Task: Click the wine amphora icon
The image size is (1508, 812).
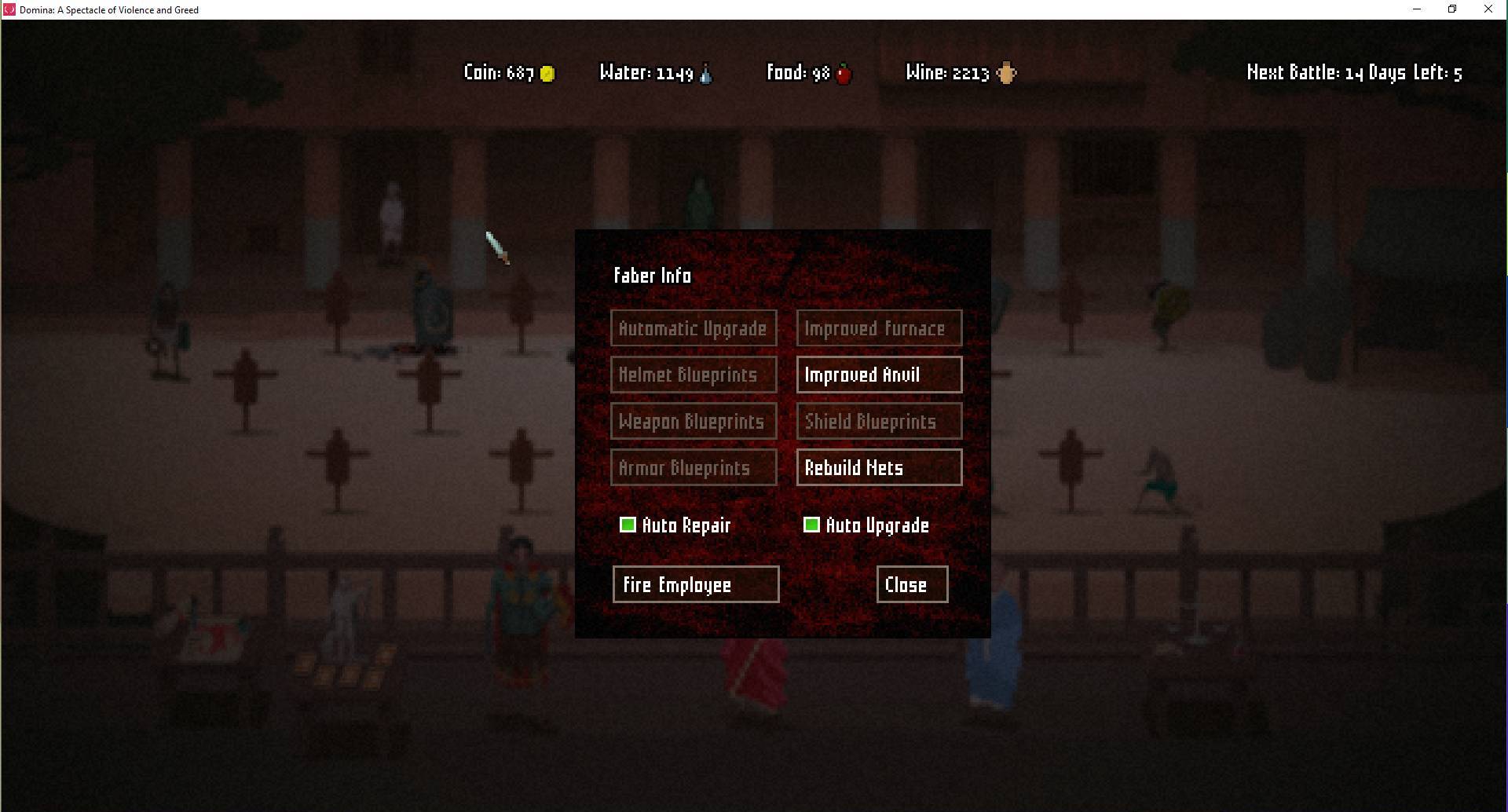Action: pos(1008,73)
